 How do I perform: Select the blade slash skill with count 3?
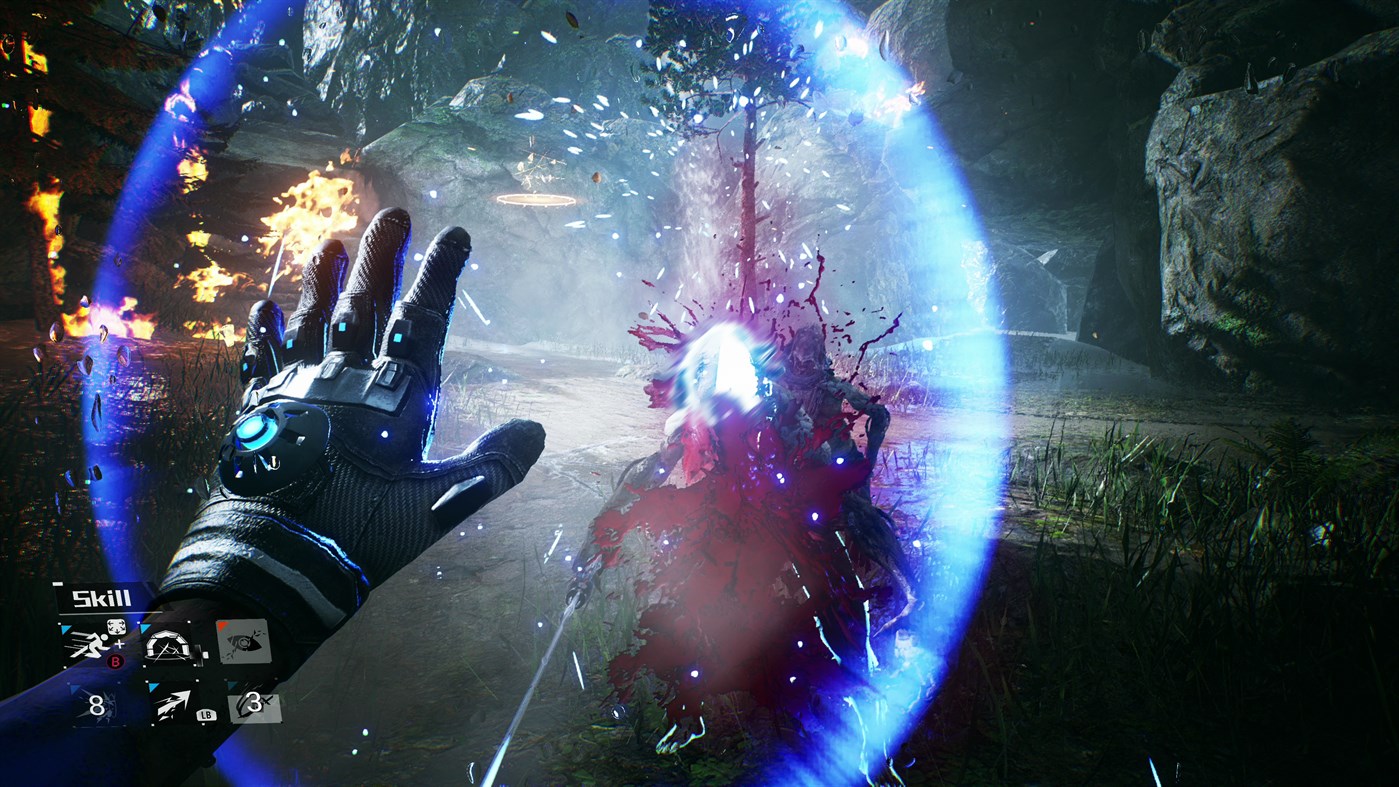click(x=252, y=706)
